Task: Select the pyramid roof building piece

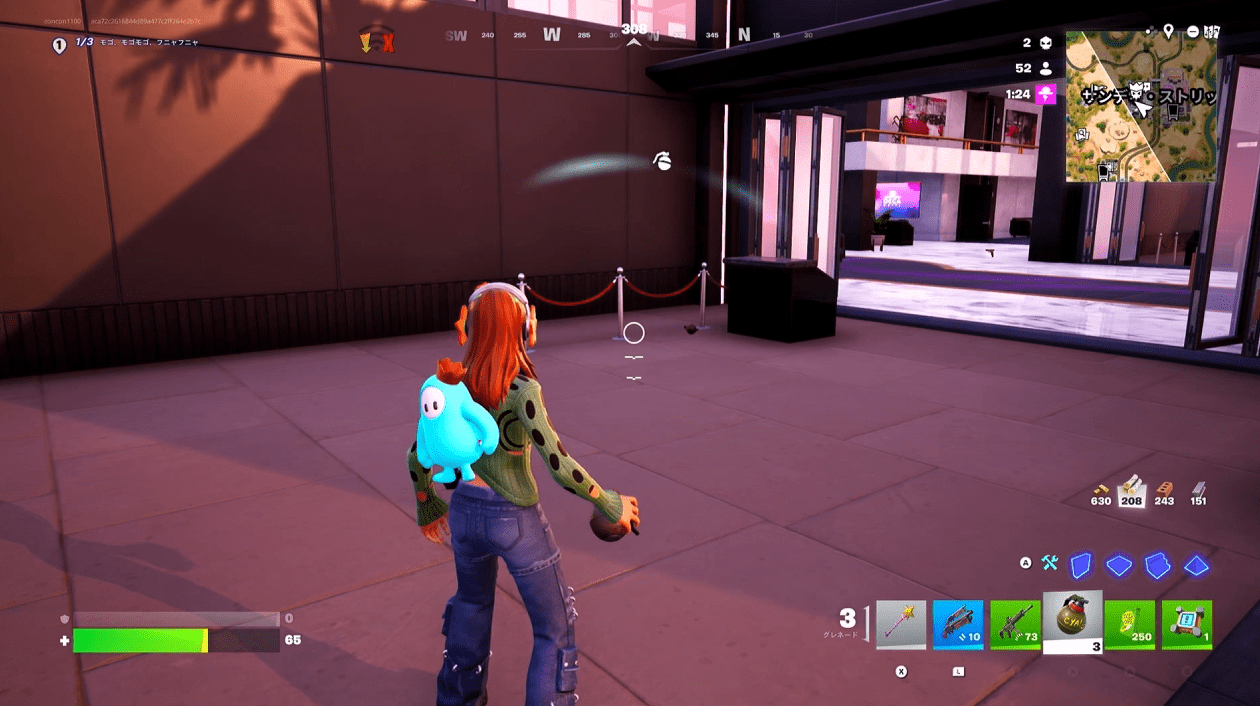Action: tap(1196, 565)
